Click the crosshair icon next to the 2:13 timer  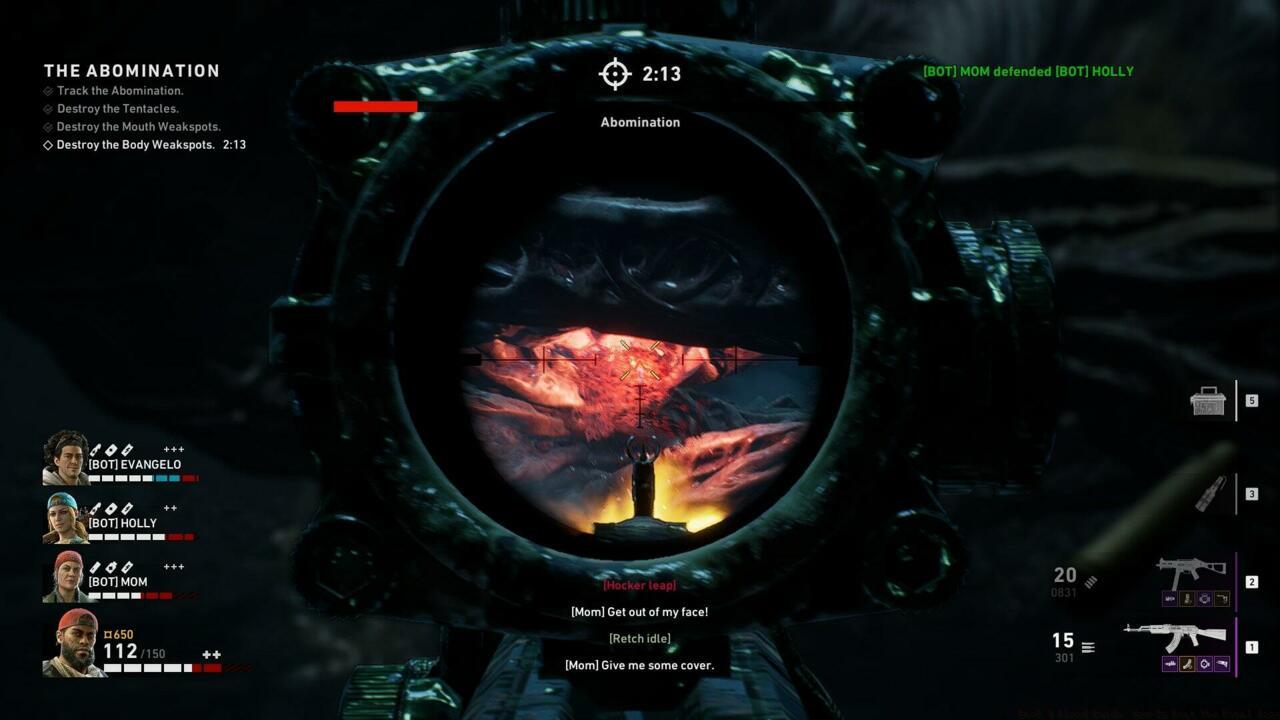click(x=613, y=74)
